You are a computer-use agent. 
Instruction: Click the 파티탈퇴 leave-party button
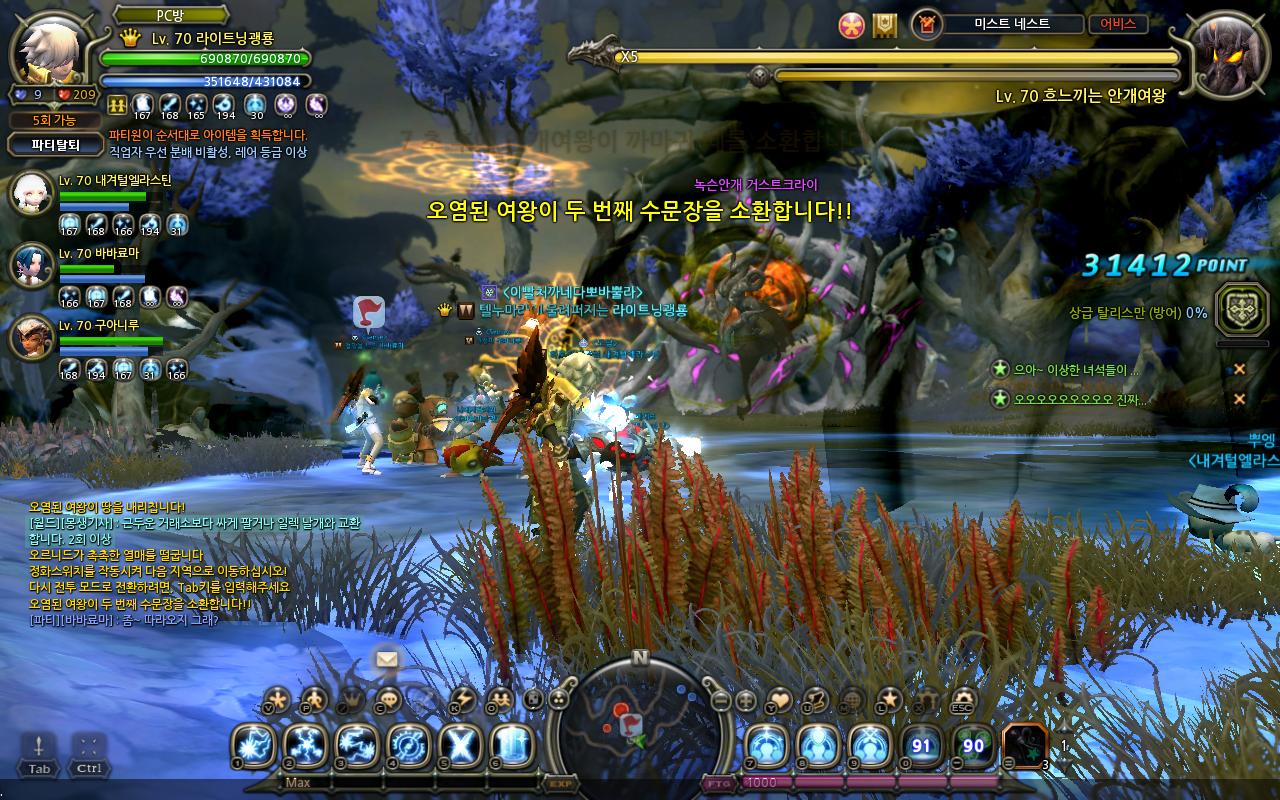click(x=55, y=144)
